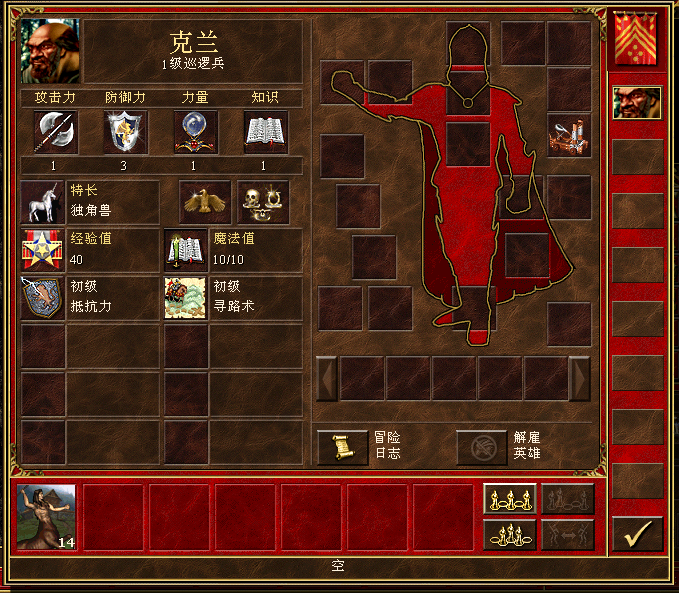View the spell points (魔法值) icon

coord(185,250)
